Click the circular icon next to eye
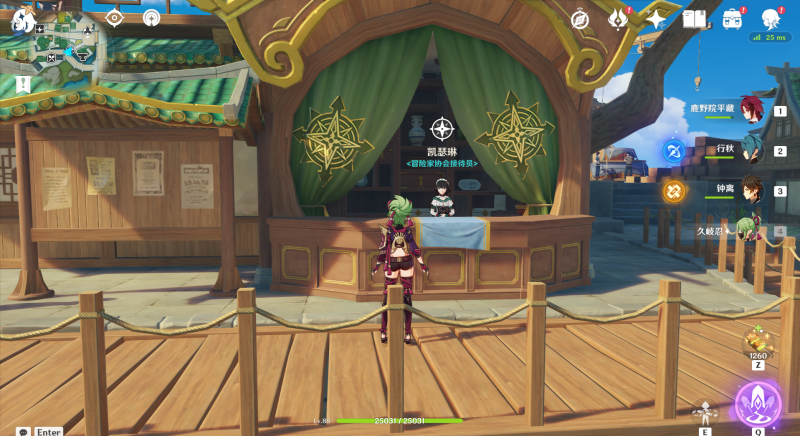Image resolution: width=800 pixels, height=436 pixels. pyautogui.click(x=151, y=18)
